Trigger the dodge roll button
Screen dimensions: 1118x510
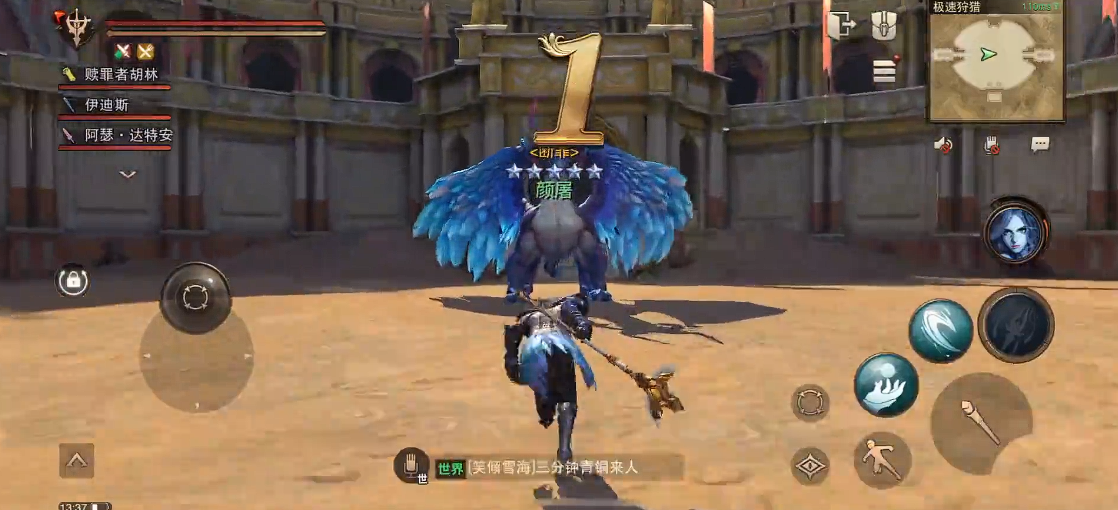(x=882, y=460)
